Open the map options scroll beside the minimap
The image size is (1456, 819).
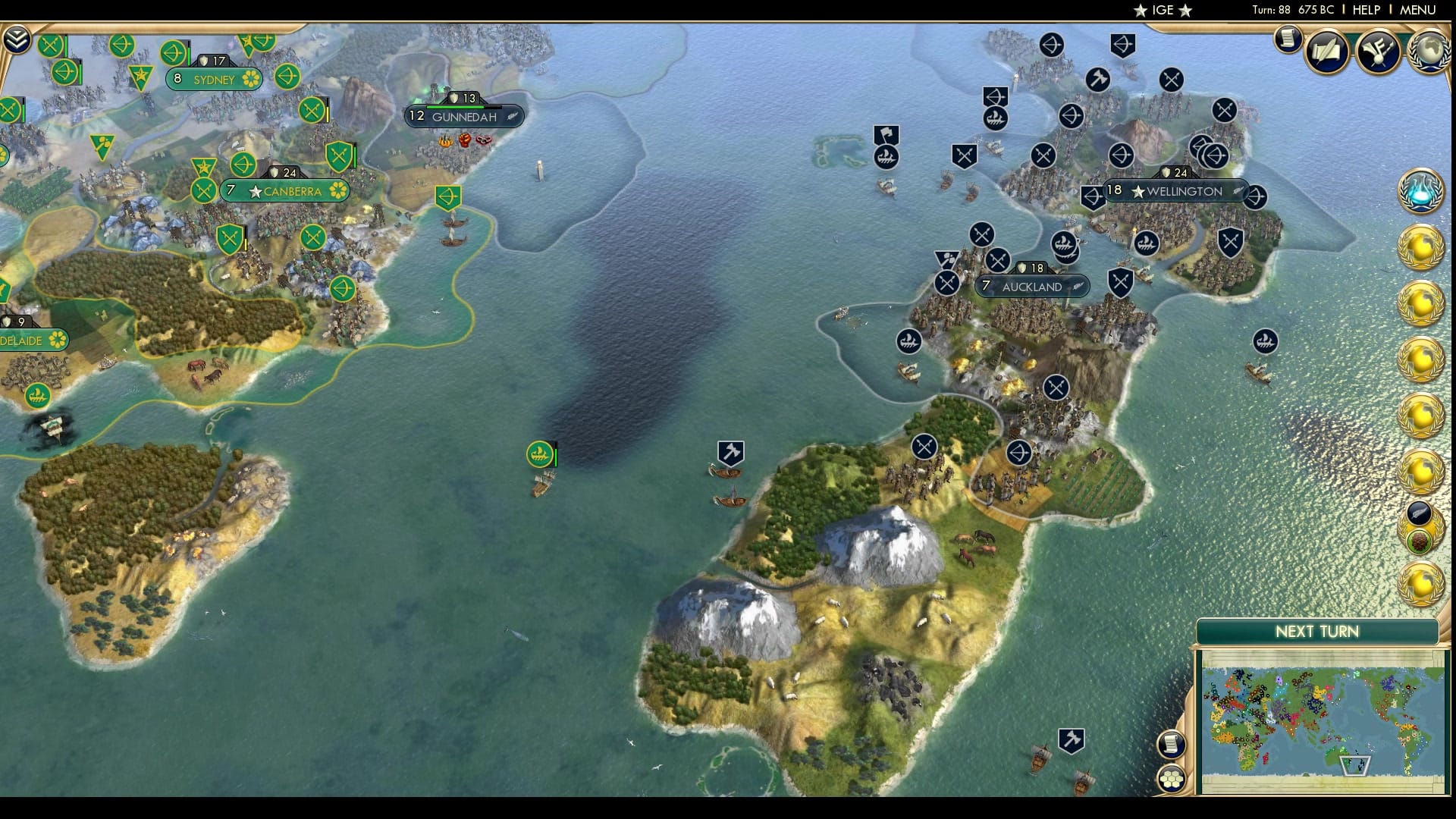coord(1172,745)
